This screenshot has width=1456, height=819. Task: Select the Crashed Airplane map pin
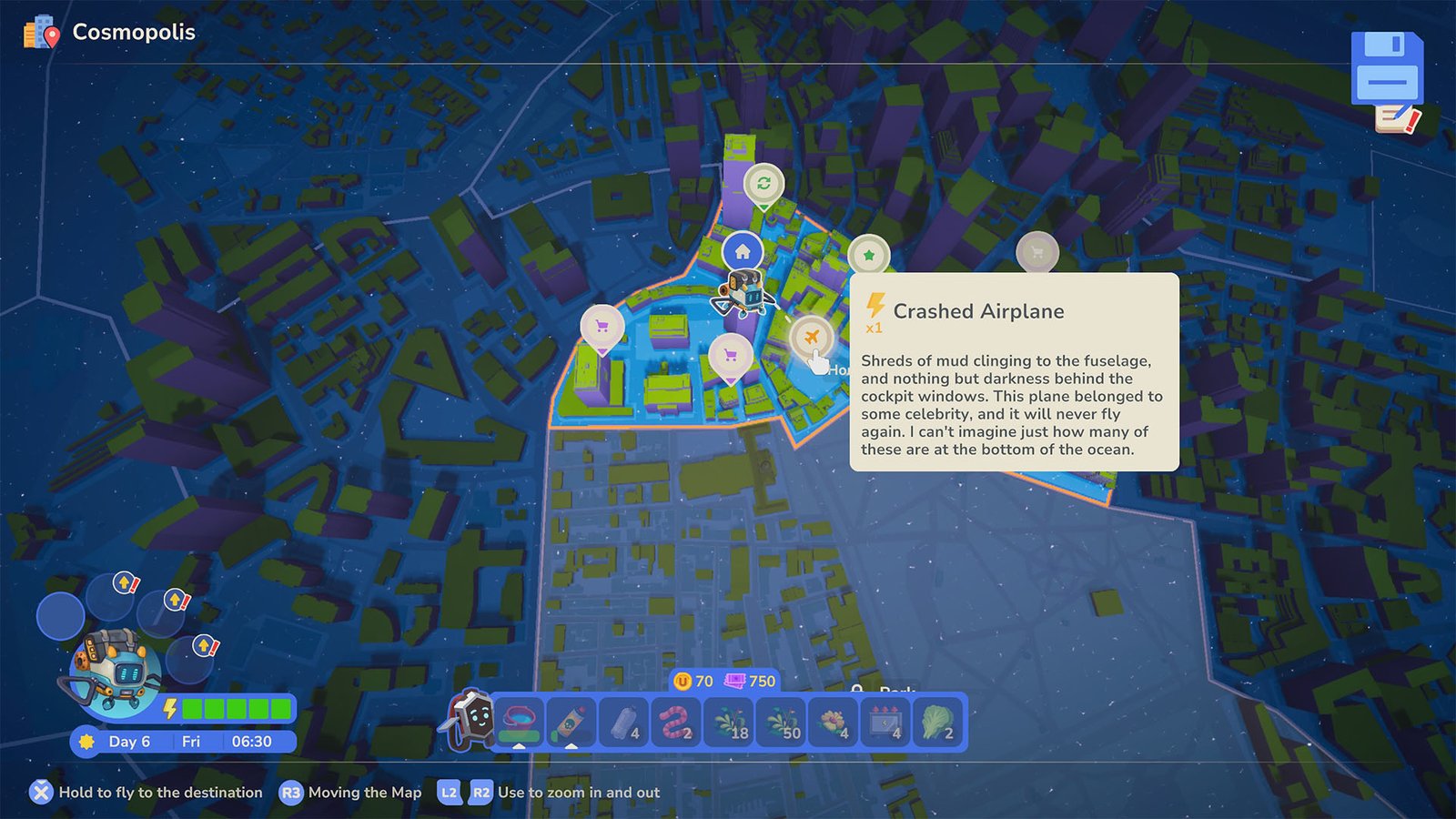coord(811,335)
